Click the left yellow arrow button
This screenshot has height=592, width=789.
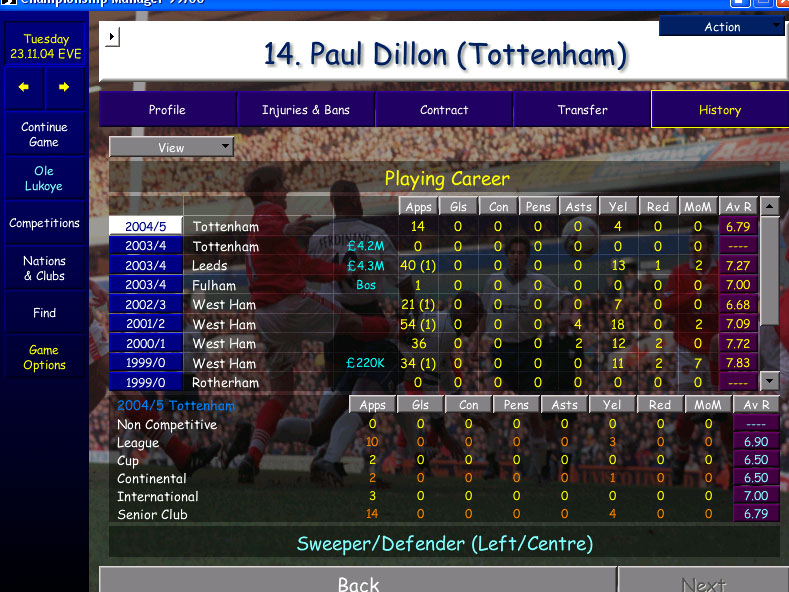click(24, 87)
